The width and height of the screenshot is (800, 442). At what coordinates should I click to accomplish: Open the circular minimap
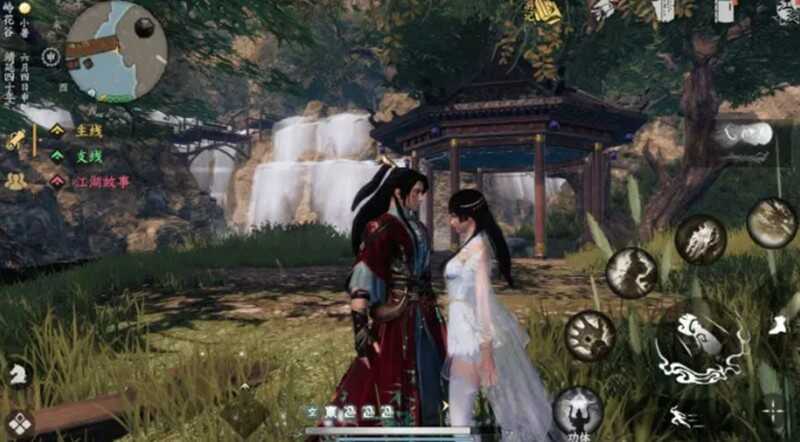[x=116, y=50]
